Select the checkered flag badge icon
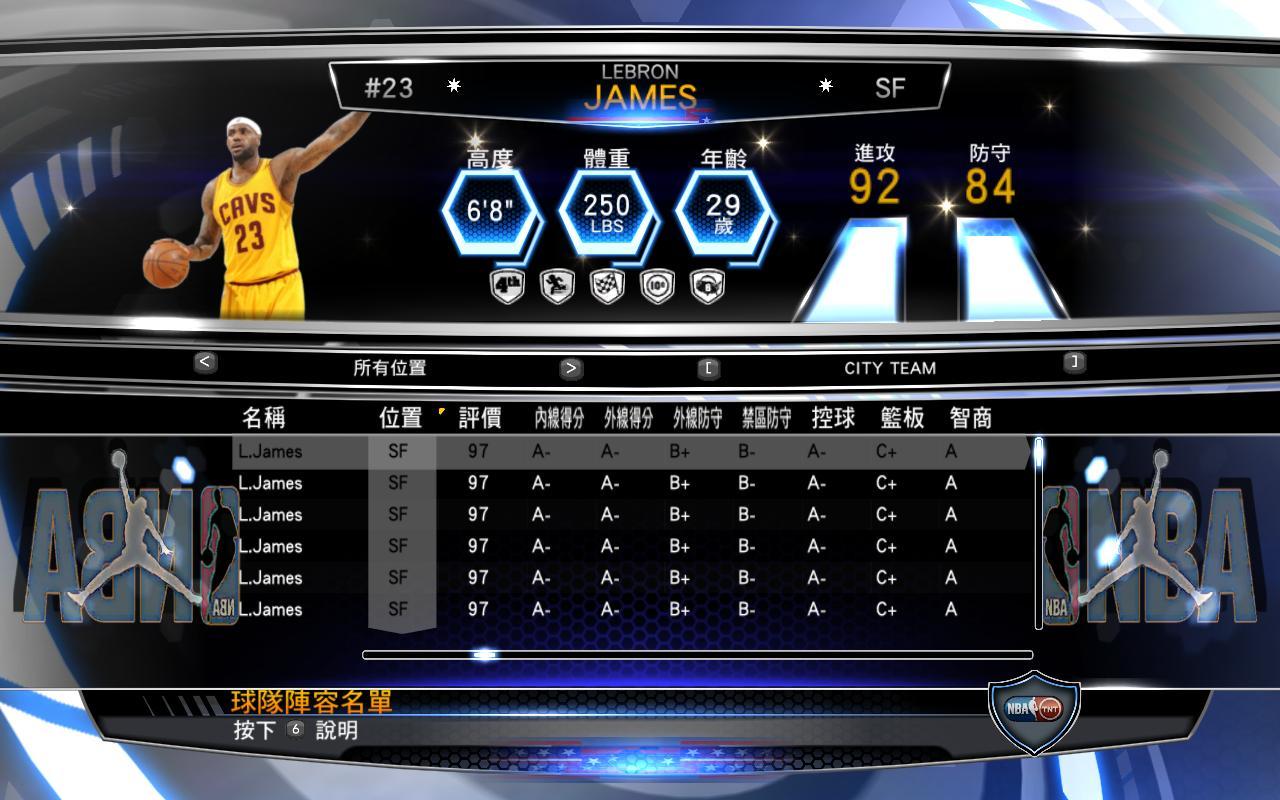This screenshot has height=800, width=1280. click(607, 287)
